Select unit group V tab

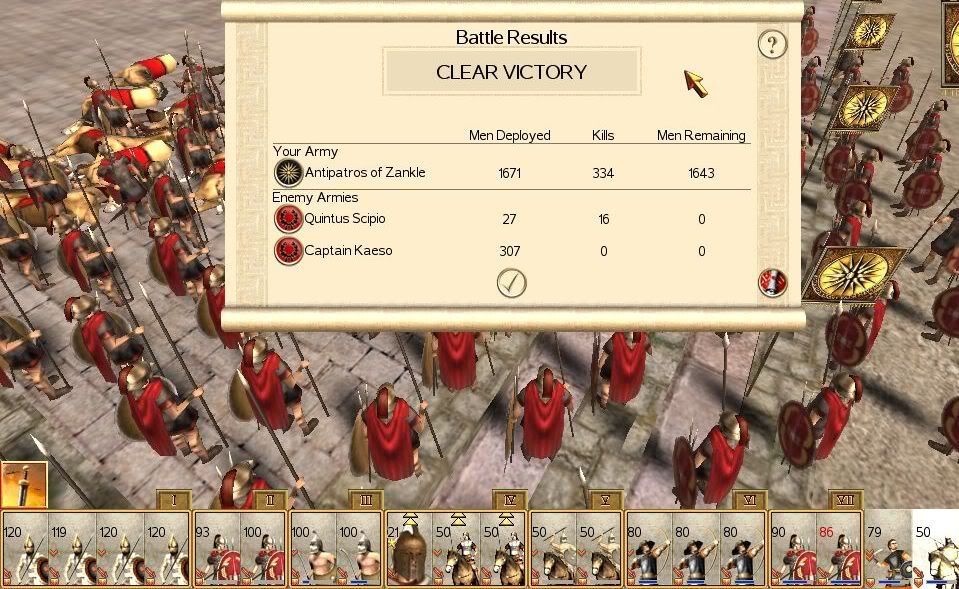(605, 499)
